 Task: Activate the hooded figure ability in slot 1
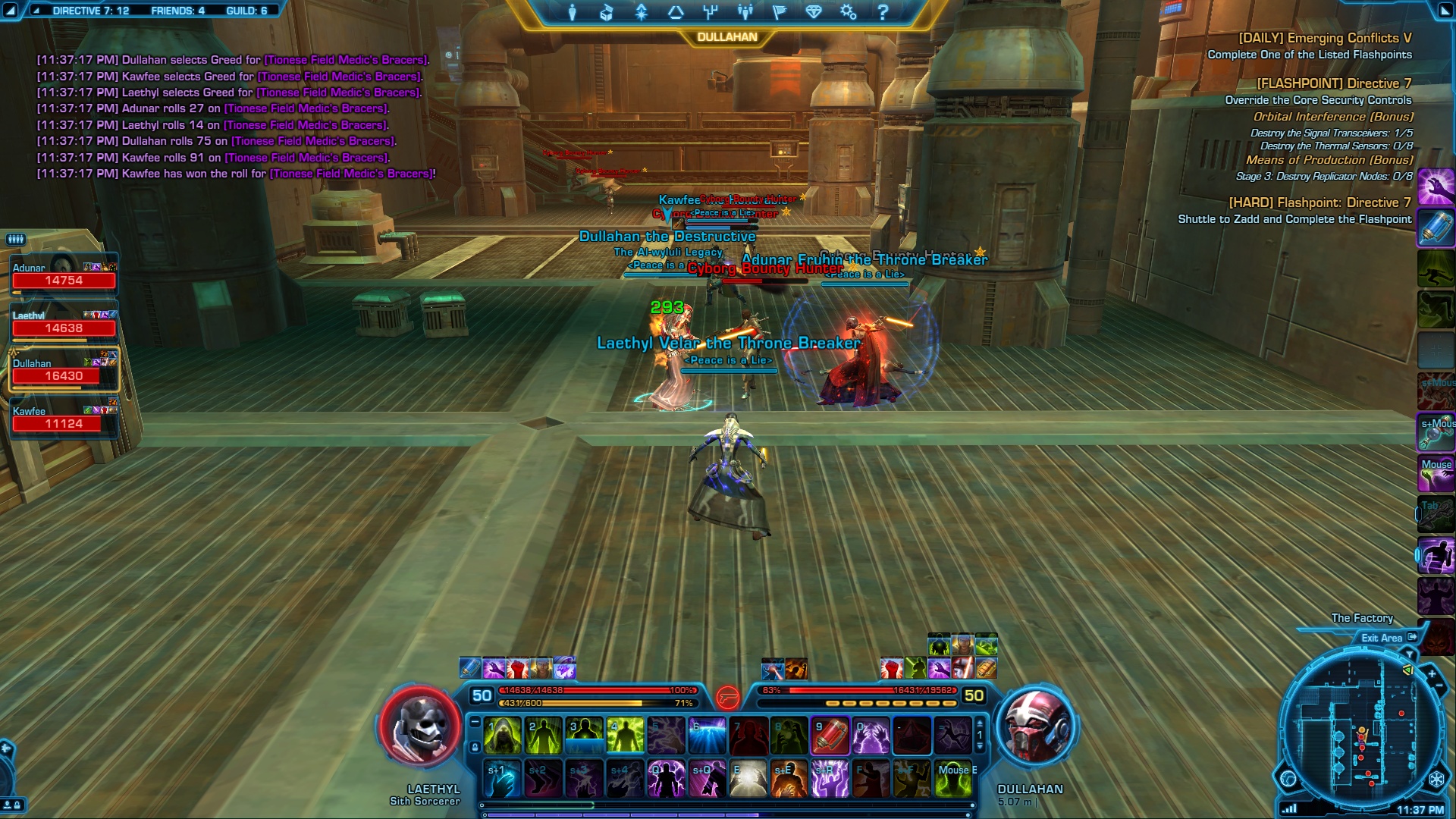point(502,736)
